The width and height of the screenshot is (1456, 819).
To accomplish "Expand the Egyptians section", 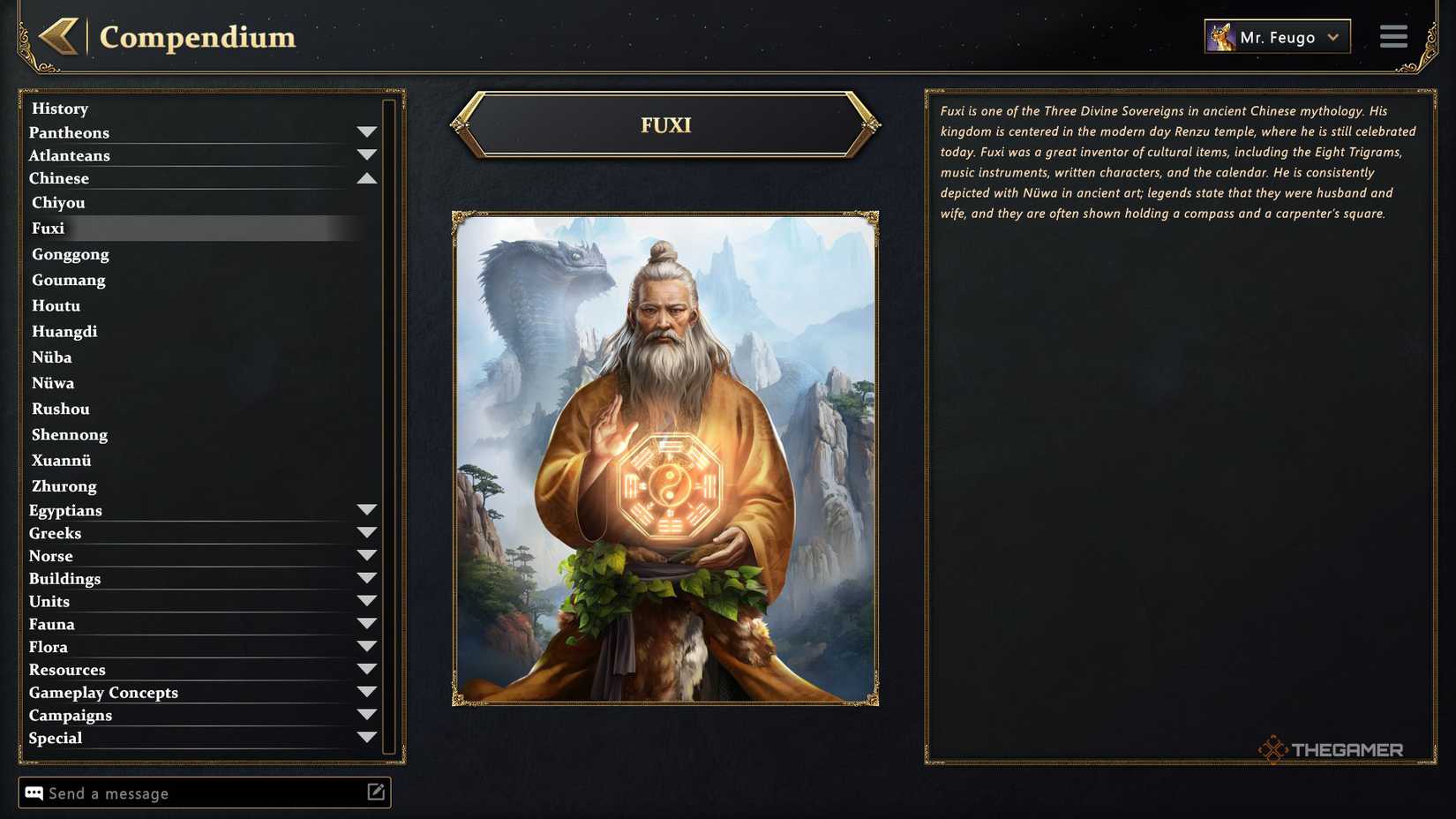I will coord(368,508).
